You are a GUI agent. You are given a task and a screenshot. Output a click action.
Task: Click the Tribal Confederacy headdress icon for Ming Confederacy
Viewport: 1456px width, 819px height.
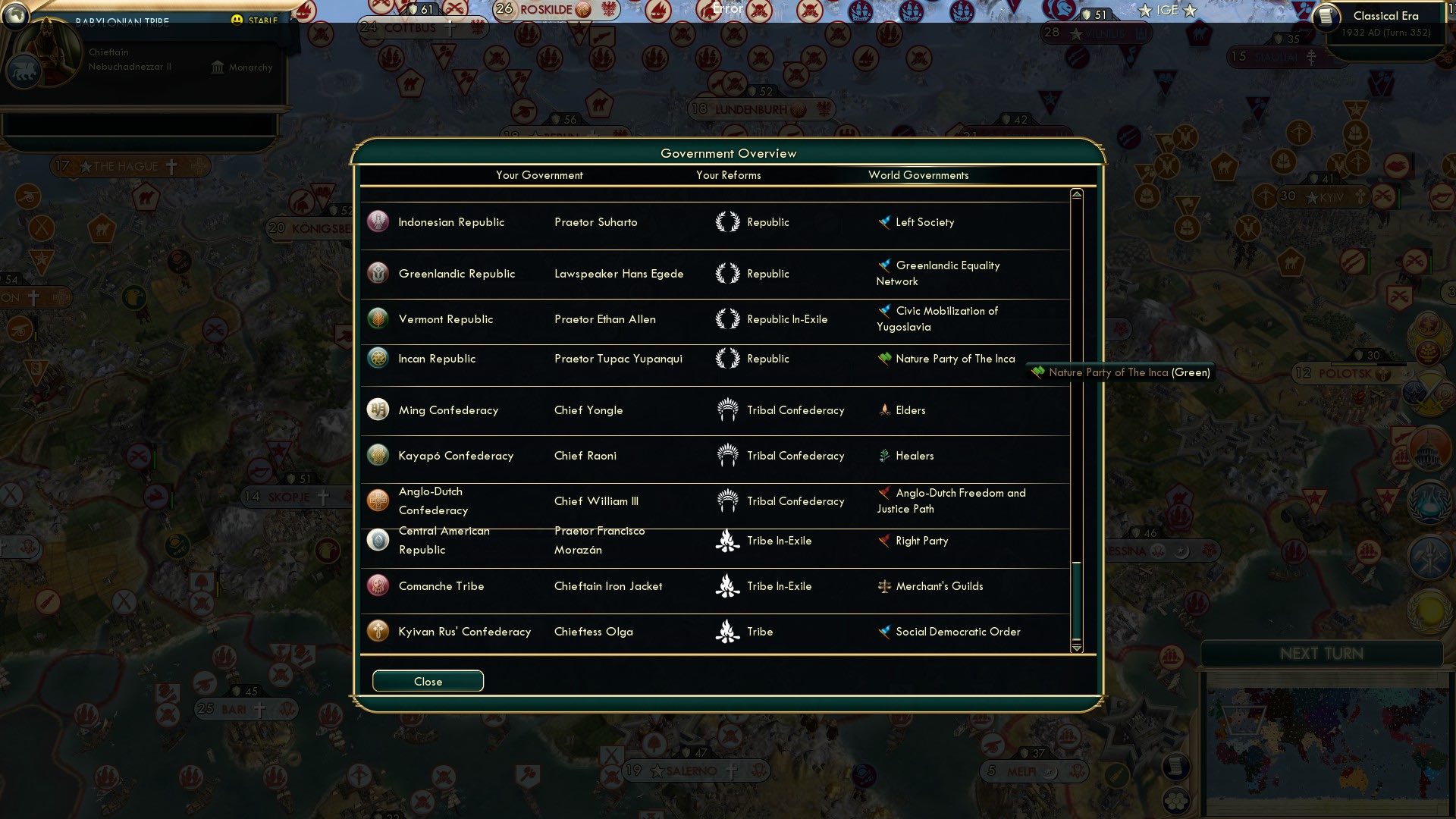pyautogui.click(x=730, y=409)
